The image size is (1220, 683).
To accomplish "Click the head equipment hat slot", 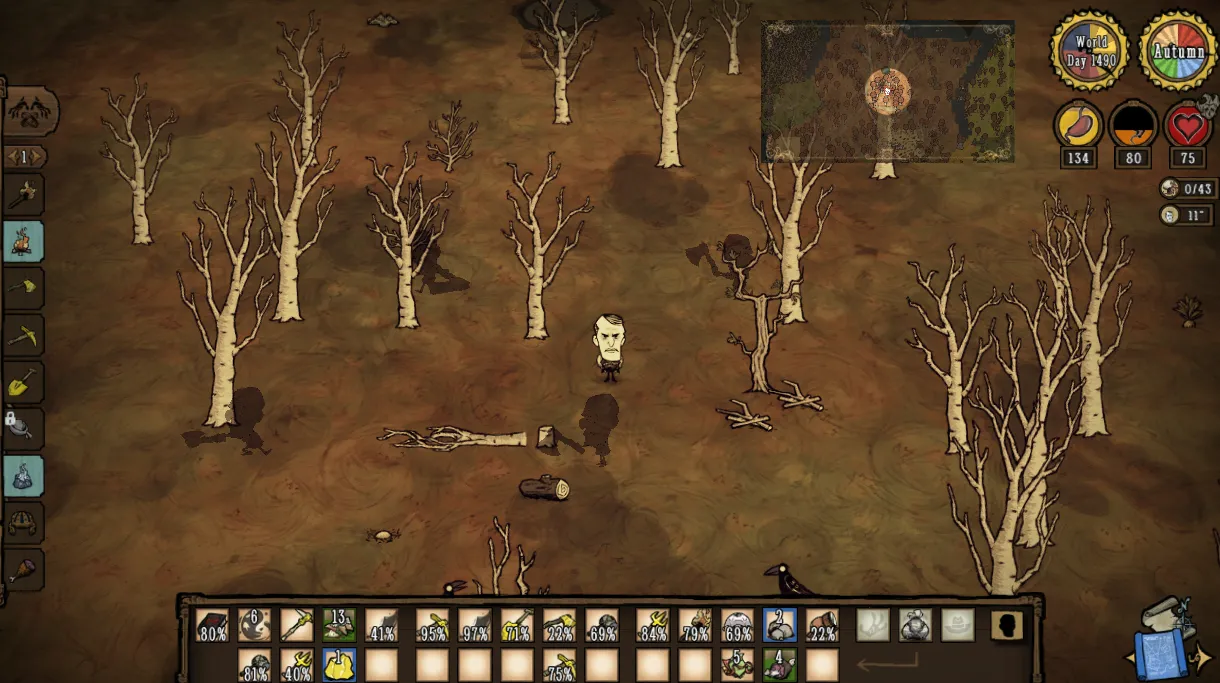I will click(957, 626).
